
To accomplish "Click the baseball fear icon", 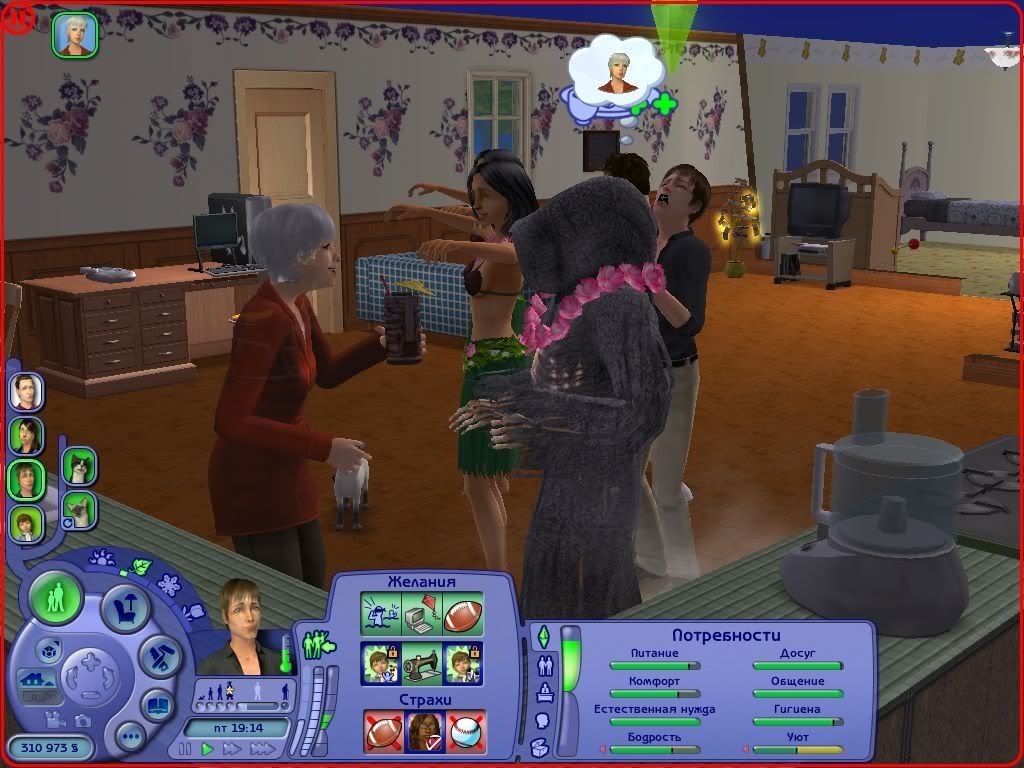I will pyautogui.click(x=464, y=730).
